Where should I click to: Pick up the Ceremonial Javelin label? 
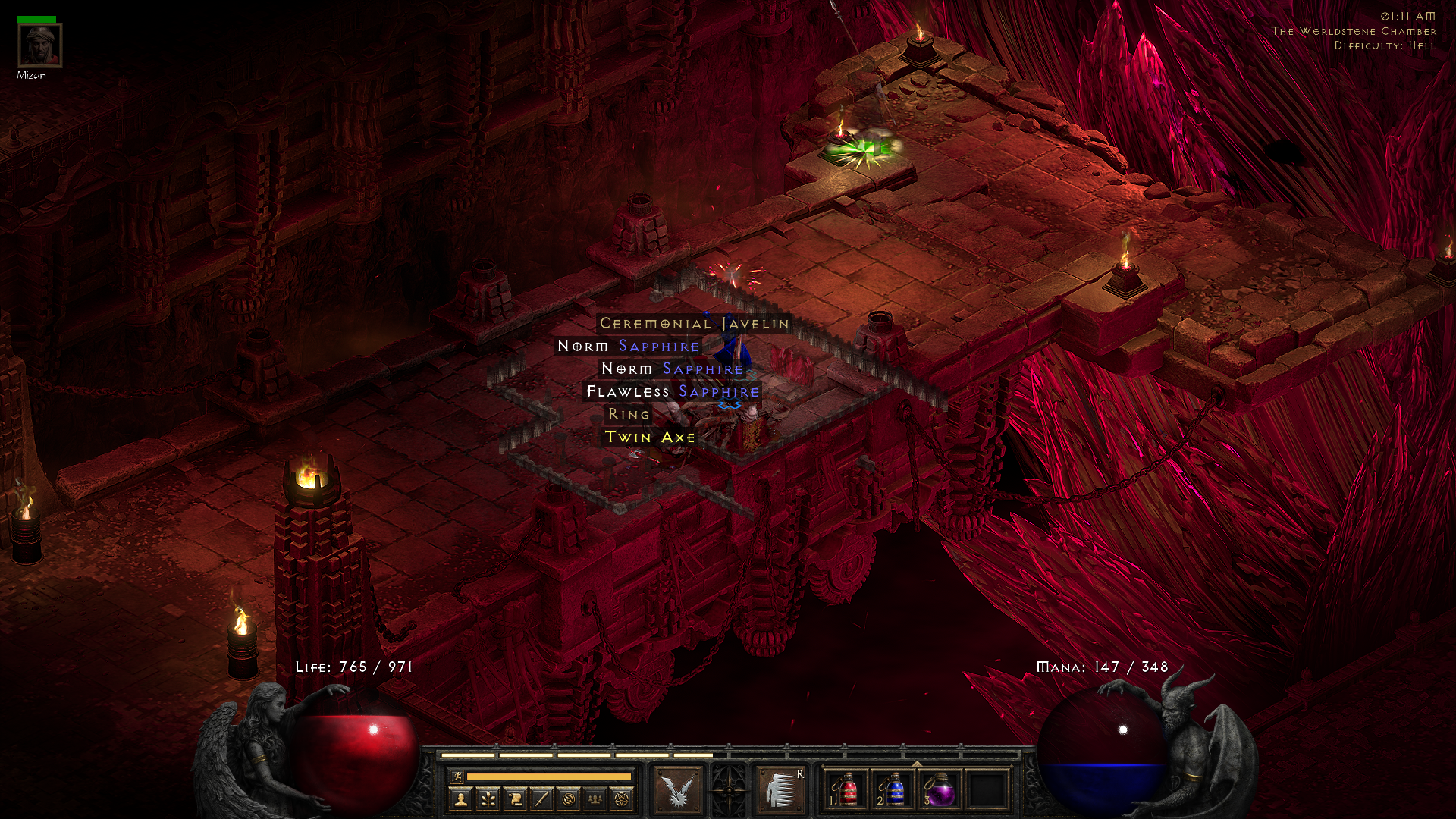(x=694, y=324)
